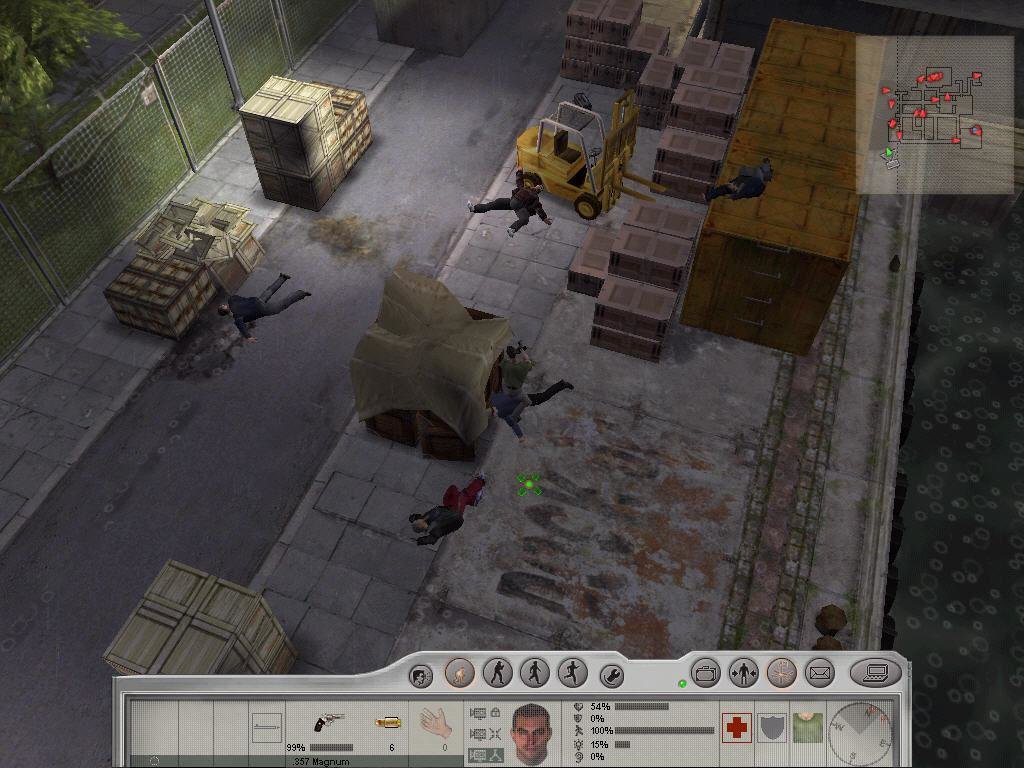1024x768 pixels.
Task: Click the figure with inward arrows button
Action: coord(743,673)
